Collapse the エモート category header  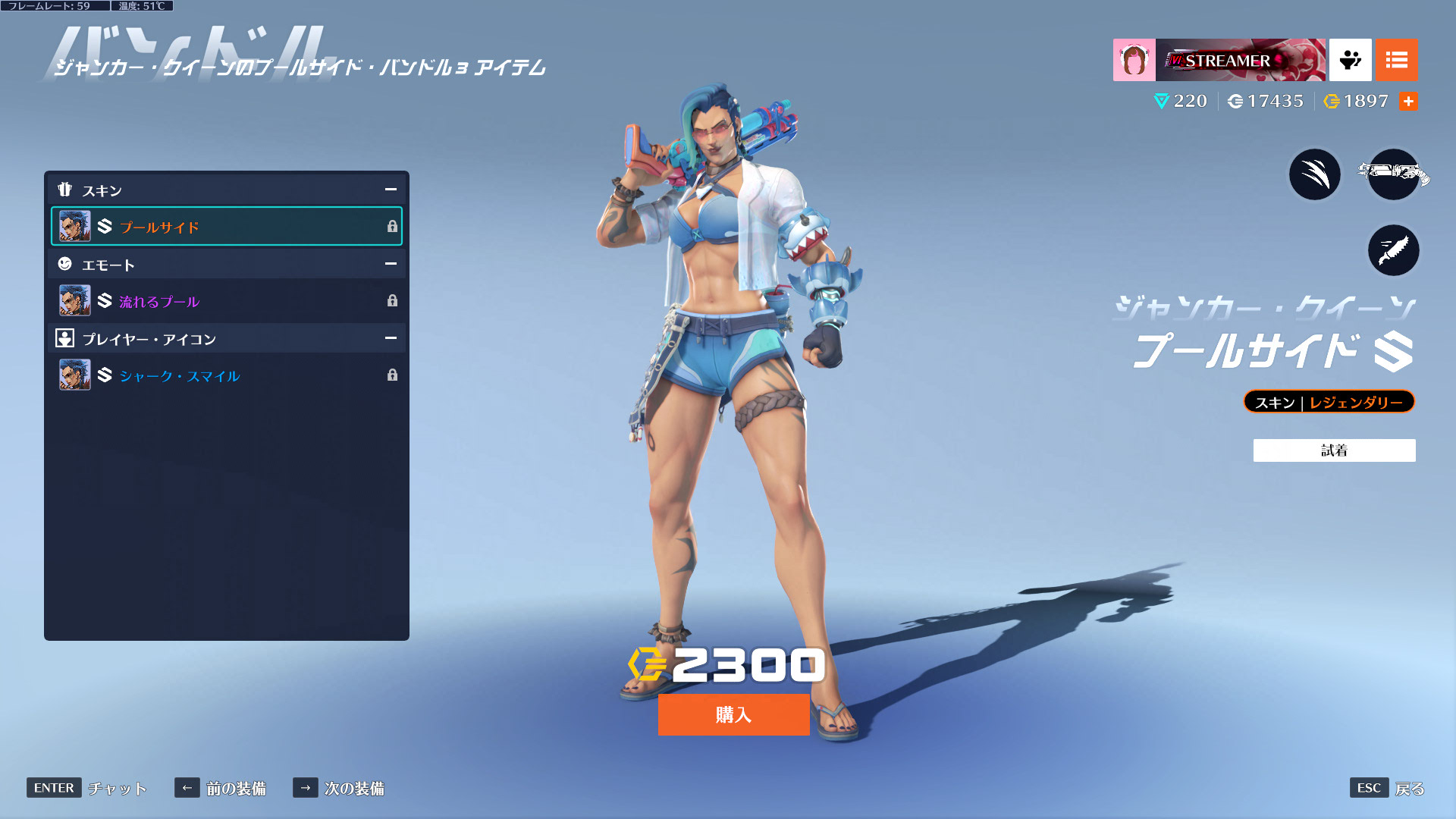[391, 264]
